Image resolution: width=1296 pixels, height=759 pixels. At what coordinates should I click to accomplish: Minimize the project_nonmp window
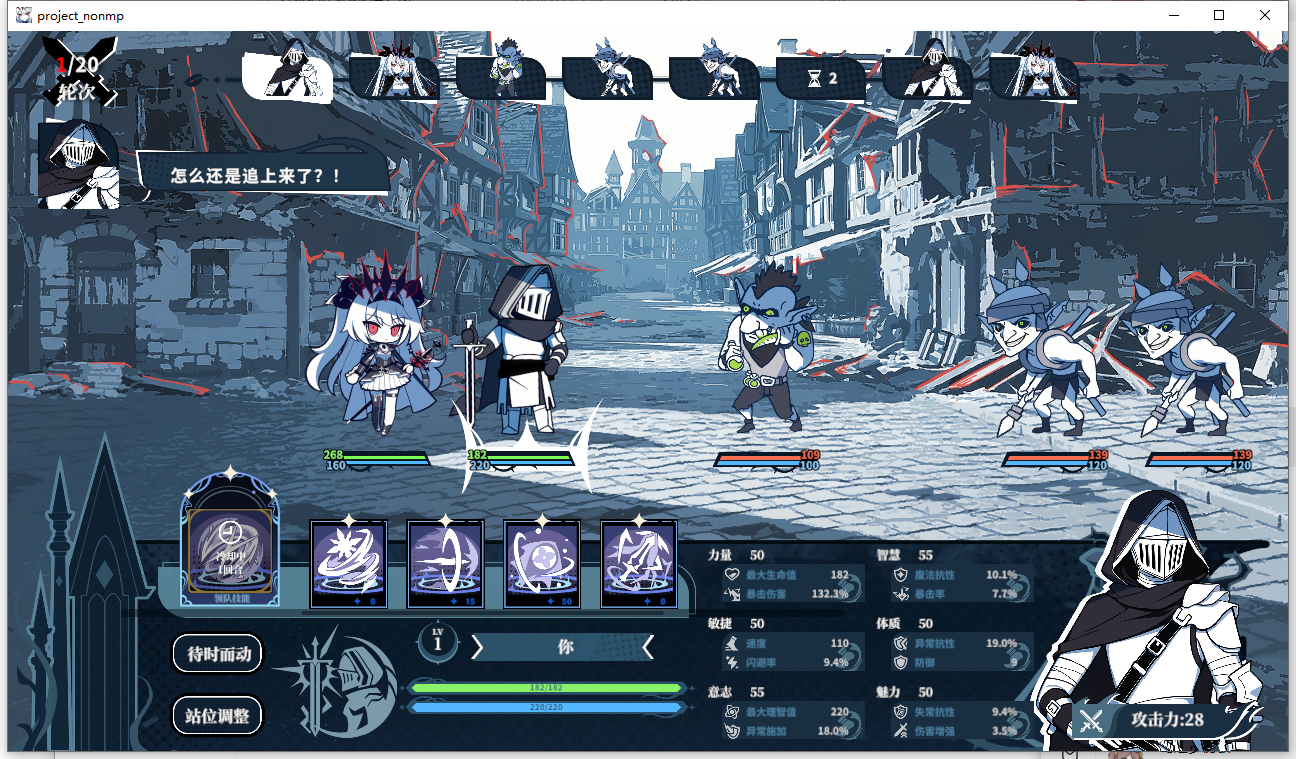tap(1173, 15)
